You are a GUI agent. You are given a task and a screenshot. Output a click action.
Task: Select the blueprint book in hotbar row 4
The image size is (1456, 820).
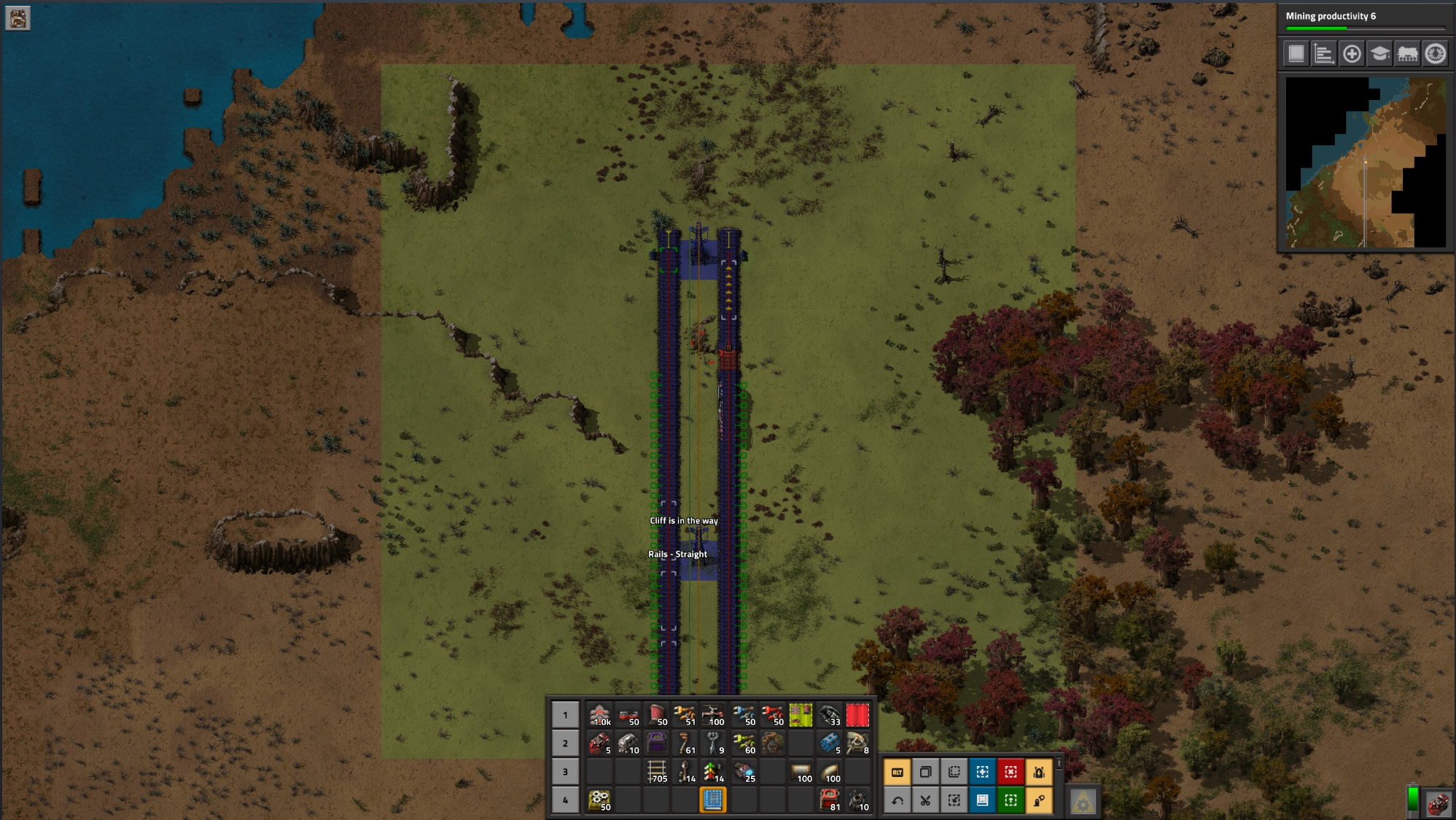712,799
